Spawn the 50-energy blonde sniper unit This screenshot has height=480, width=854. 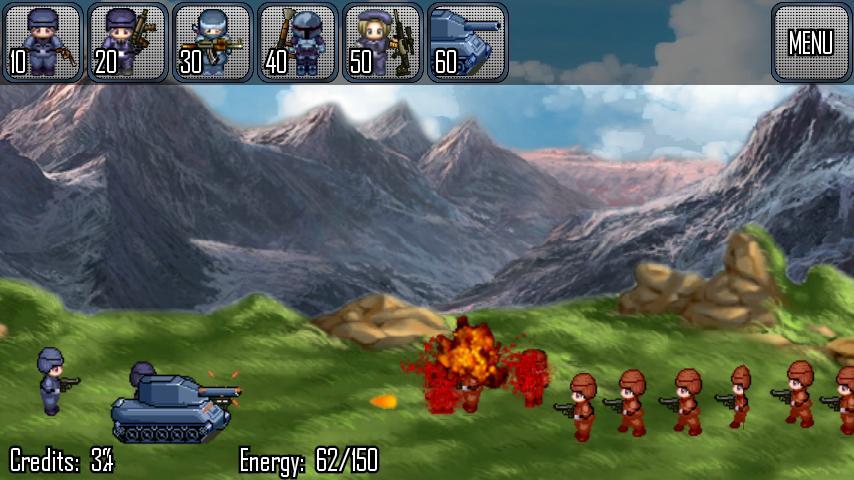pyautogui.click(x=382, y=42)
